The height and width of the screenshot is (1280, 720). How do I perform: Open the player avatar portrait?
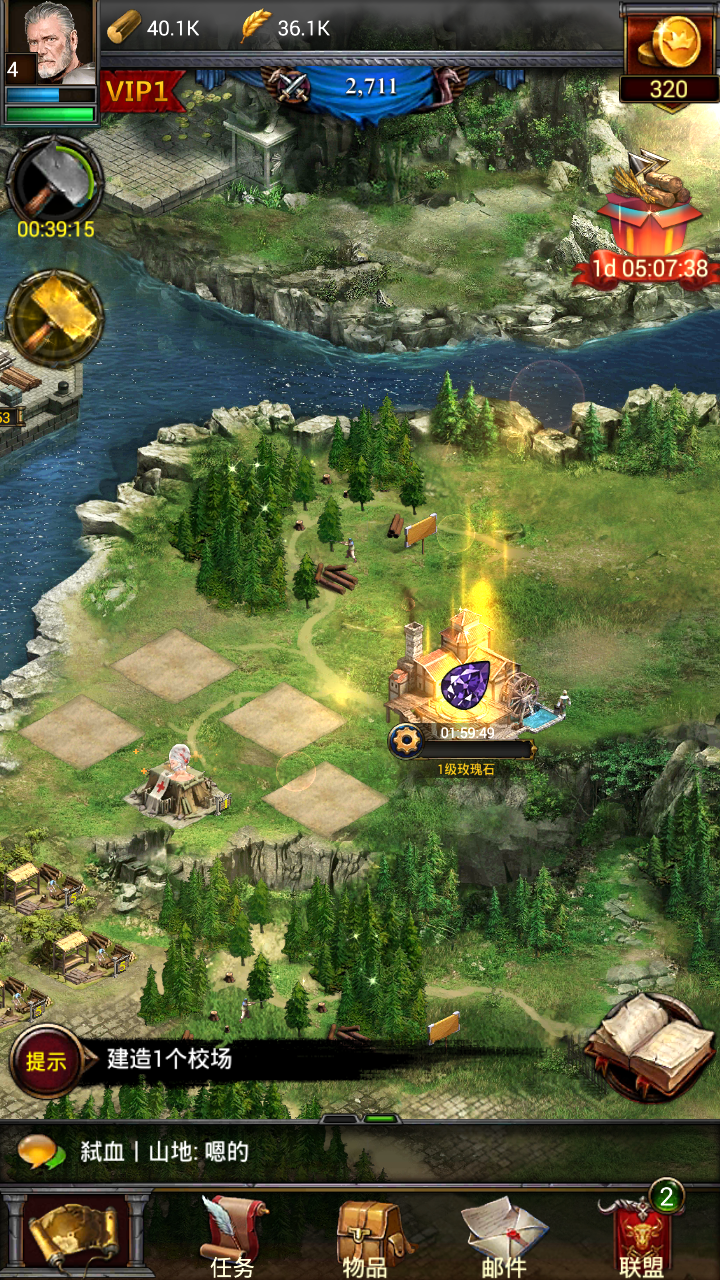coord(50,42)
